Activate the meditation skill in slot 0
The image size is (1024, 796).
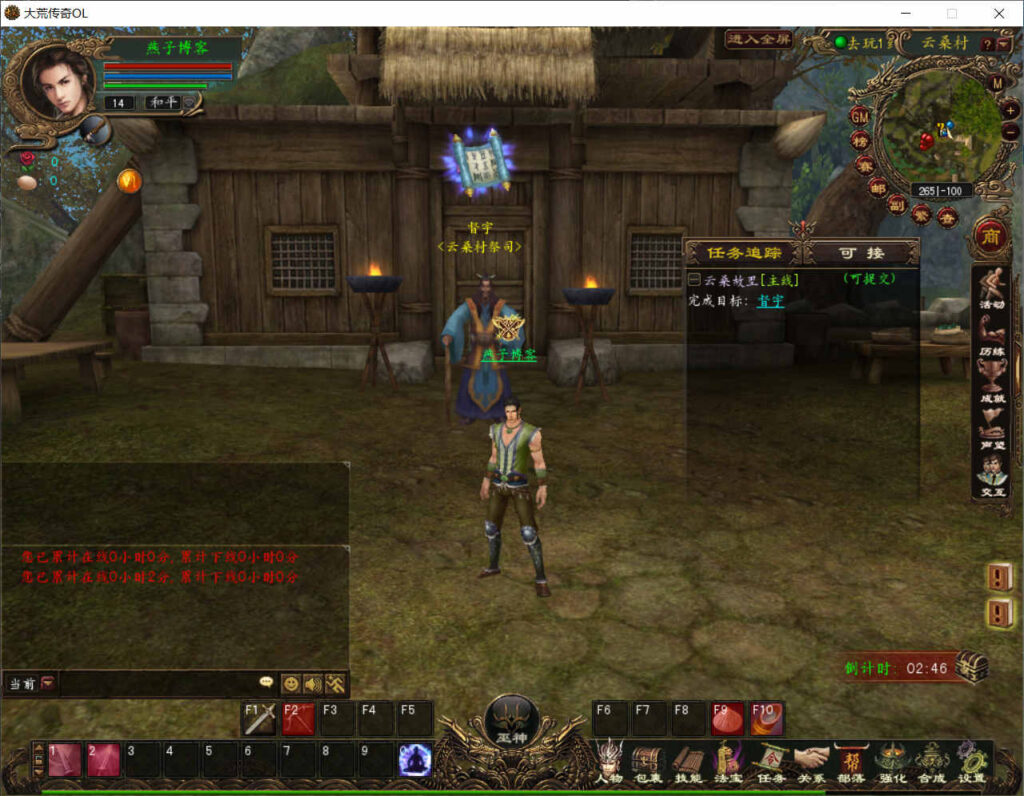click(415, 760)
